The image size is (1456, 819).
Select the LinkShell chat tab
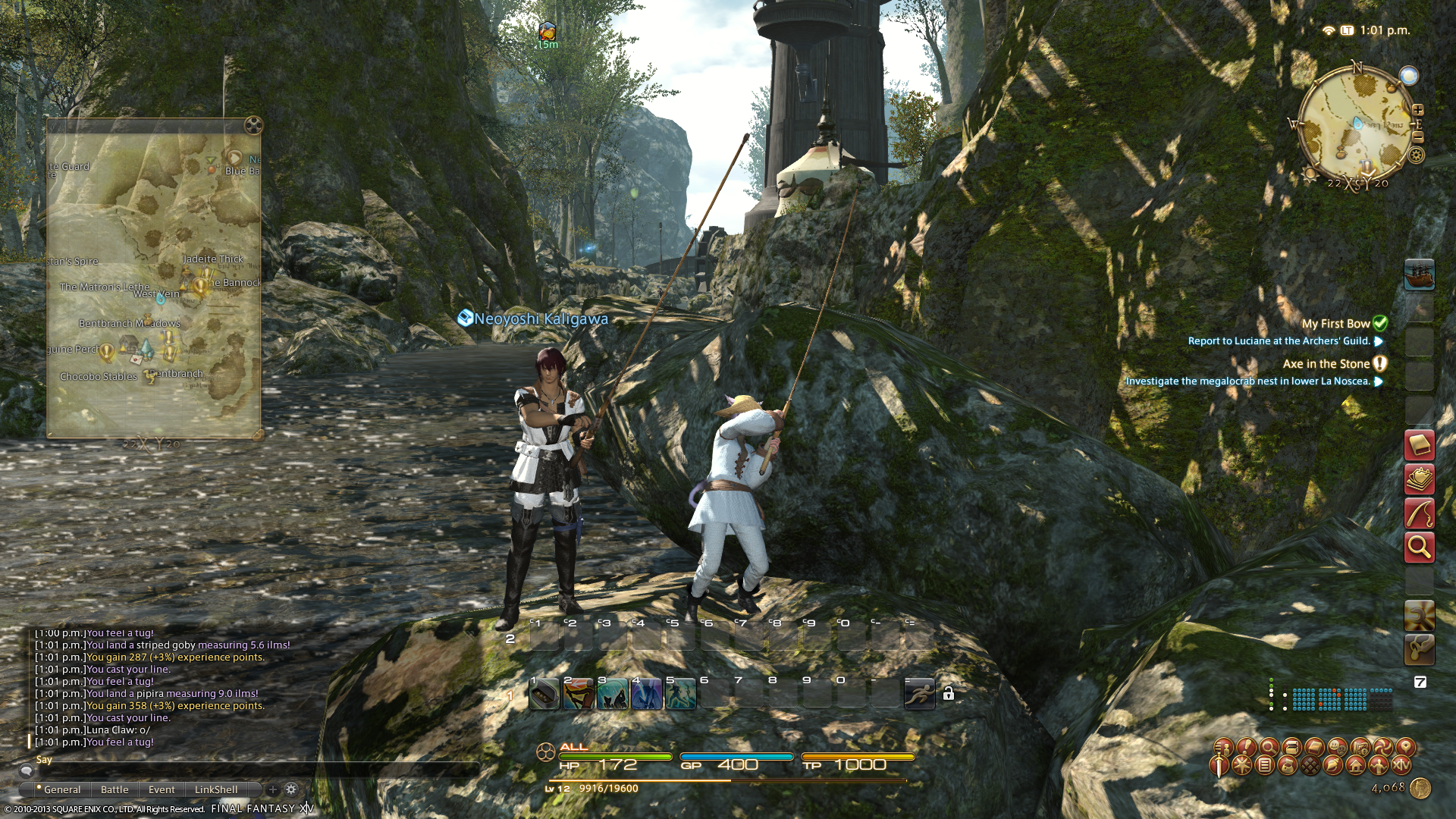(x=216, y=789)
